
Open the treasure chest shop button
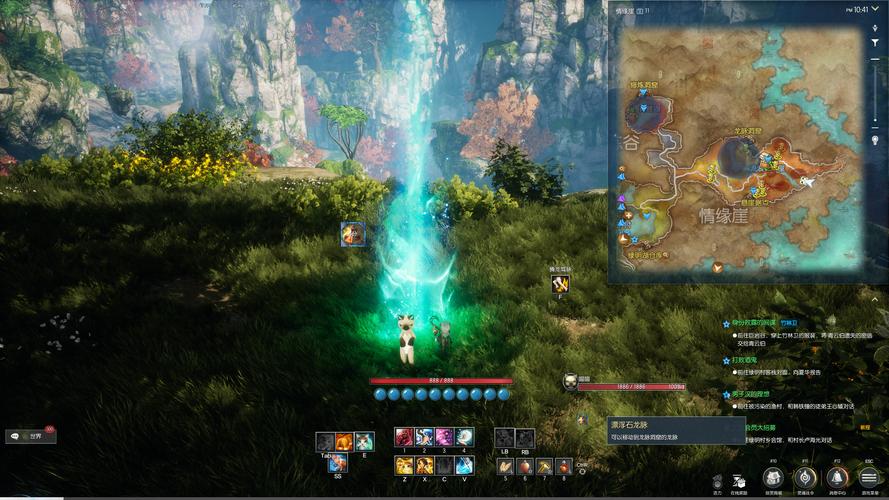click(773, 478)
